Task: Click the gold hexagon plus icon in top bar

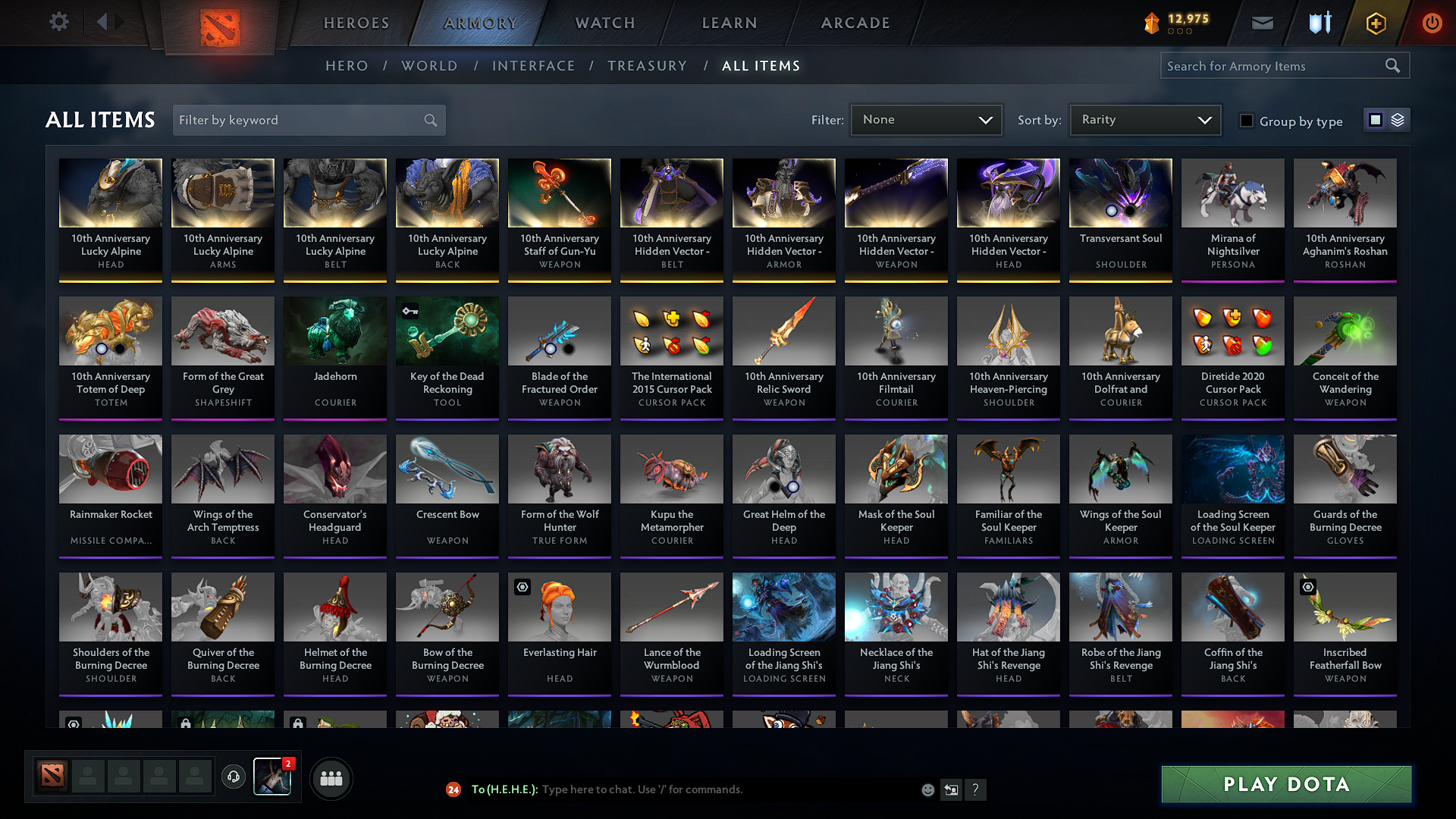Action: tap(1375, 23)
